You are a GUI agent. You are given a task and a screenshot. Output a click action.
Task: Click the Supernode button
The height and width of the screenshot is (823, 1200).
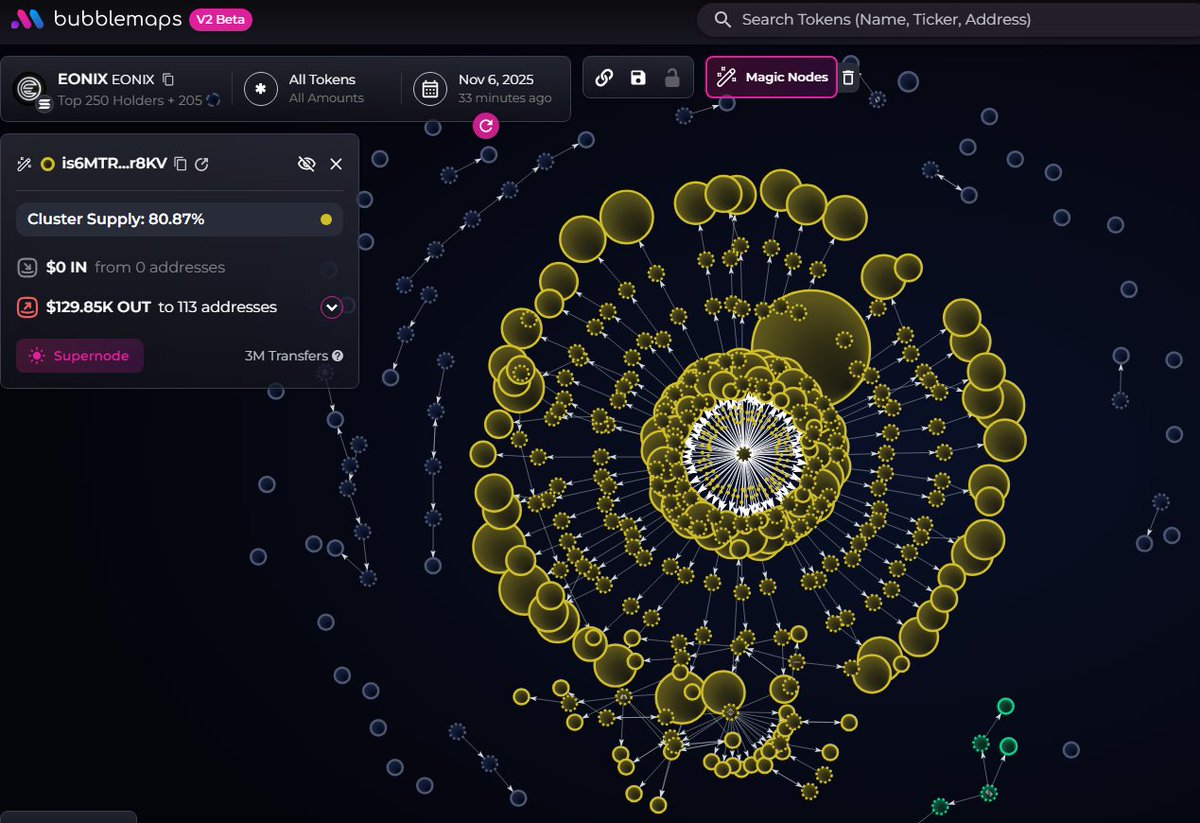[80, 356]
